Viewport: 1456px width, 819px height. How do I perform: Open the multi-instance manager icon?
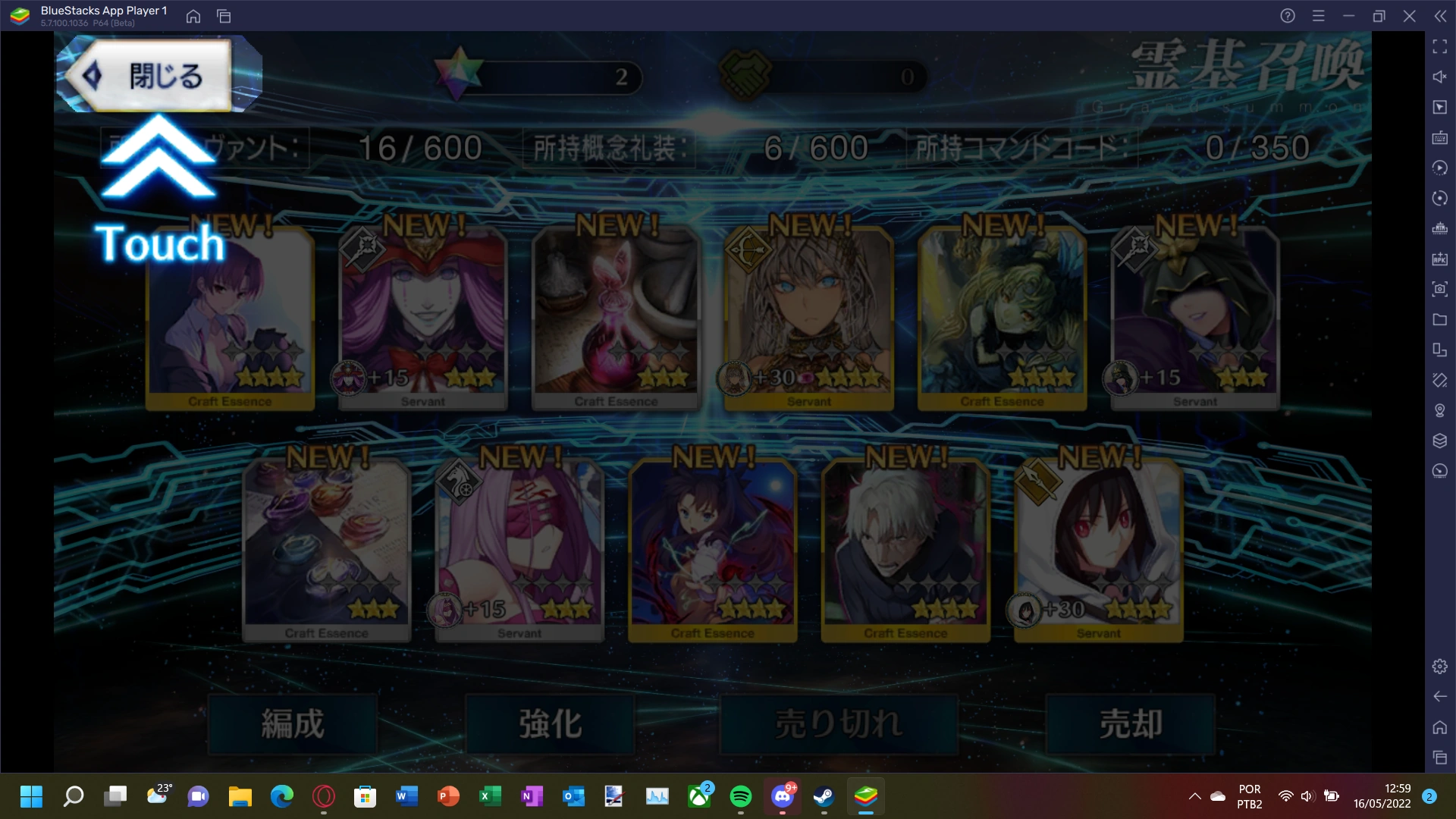tap(1440, 350)
